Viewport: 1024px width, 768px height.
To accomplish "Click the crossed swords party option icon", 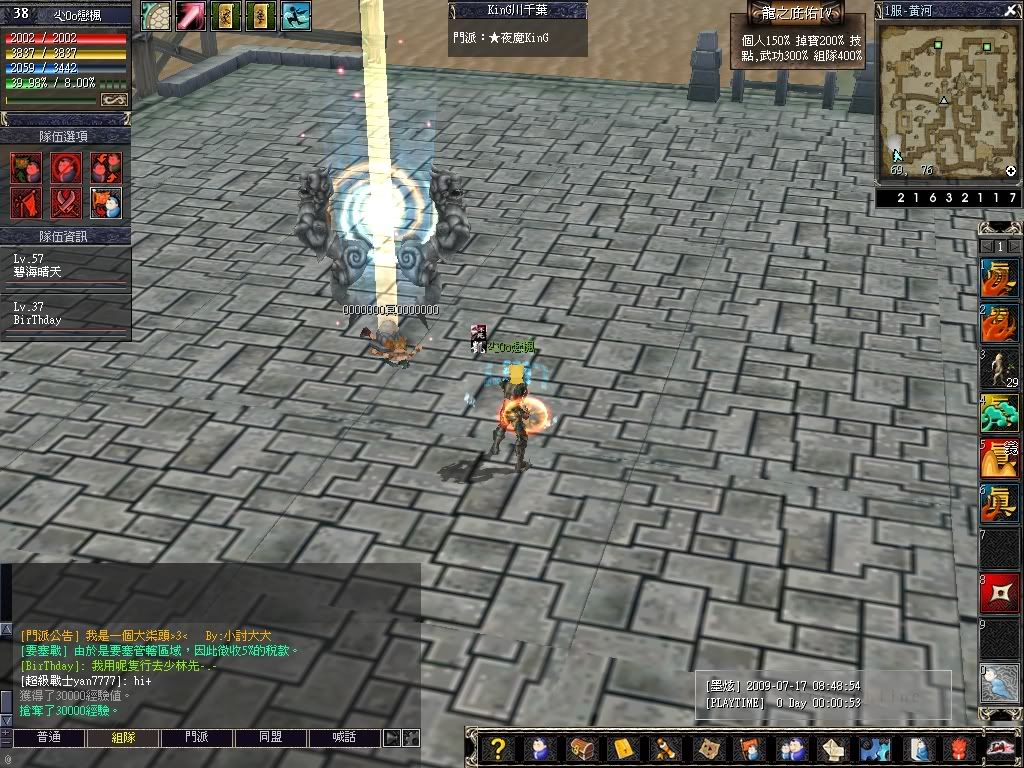I will pos(66,201).
